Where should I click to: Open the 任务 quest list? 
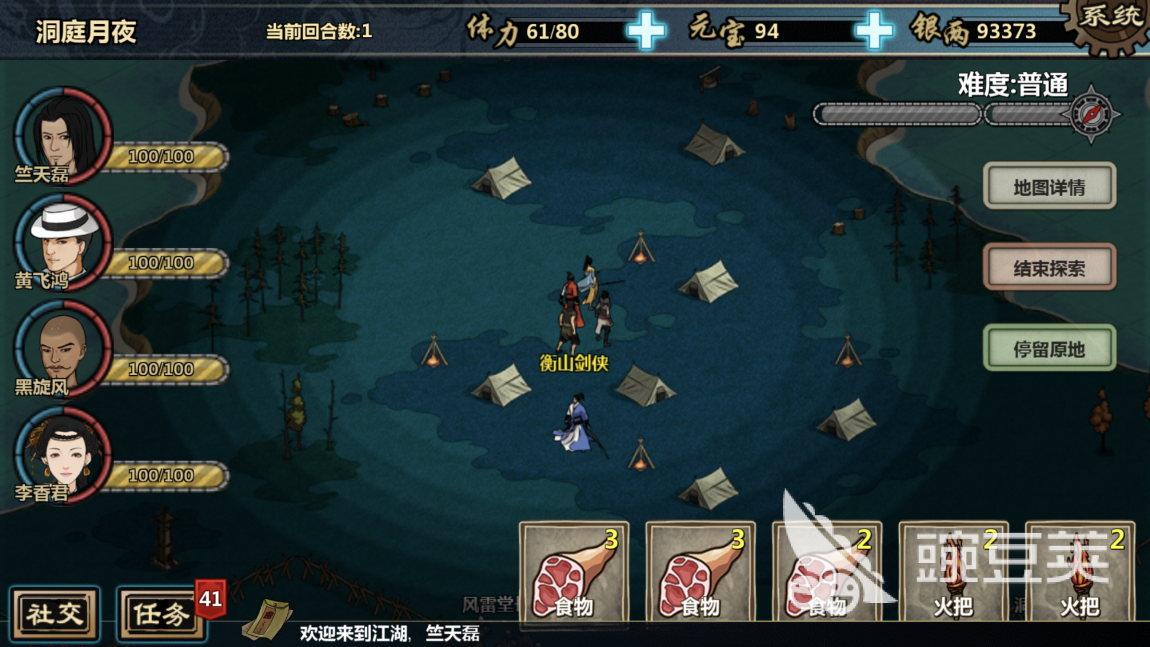(162, 613)
